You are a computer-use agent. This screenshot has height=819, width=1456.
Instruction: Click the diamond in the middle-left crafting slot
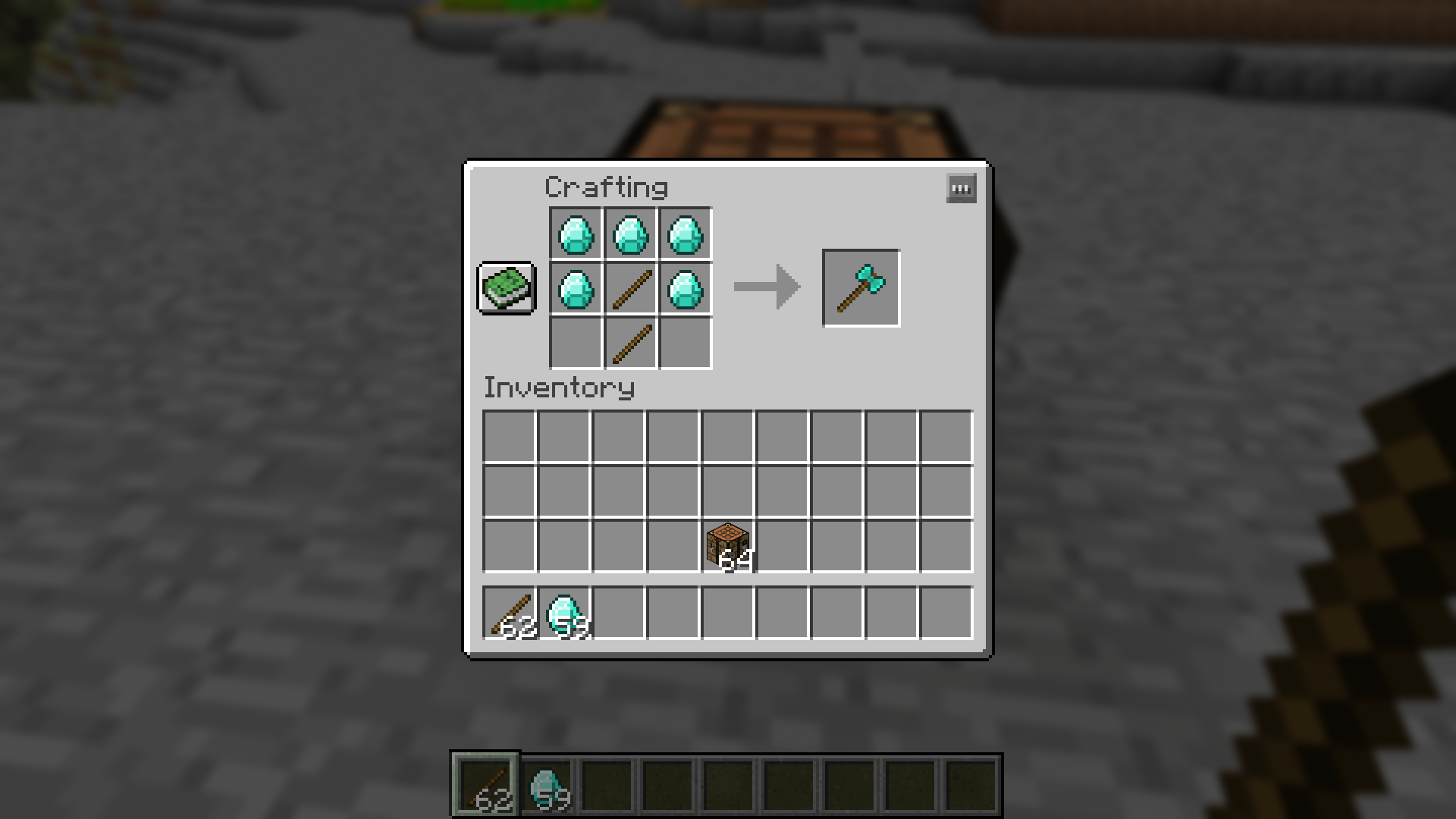pos(575,287)
